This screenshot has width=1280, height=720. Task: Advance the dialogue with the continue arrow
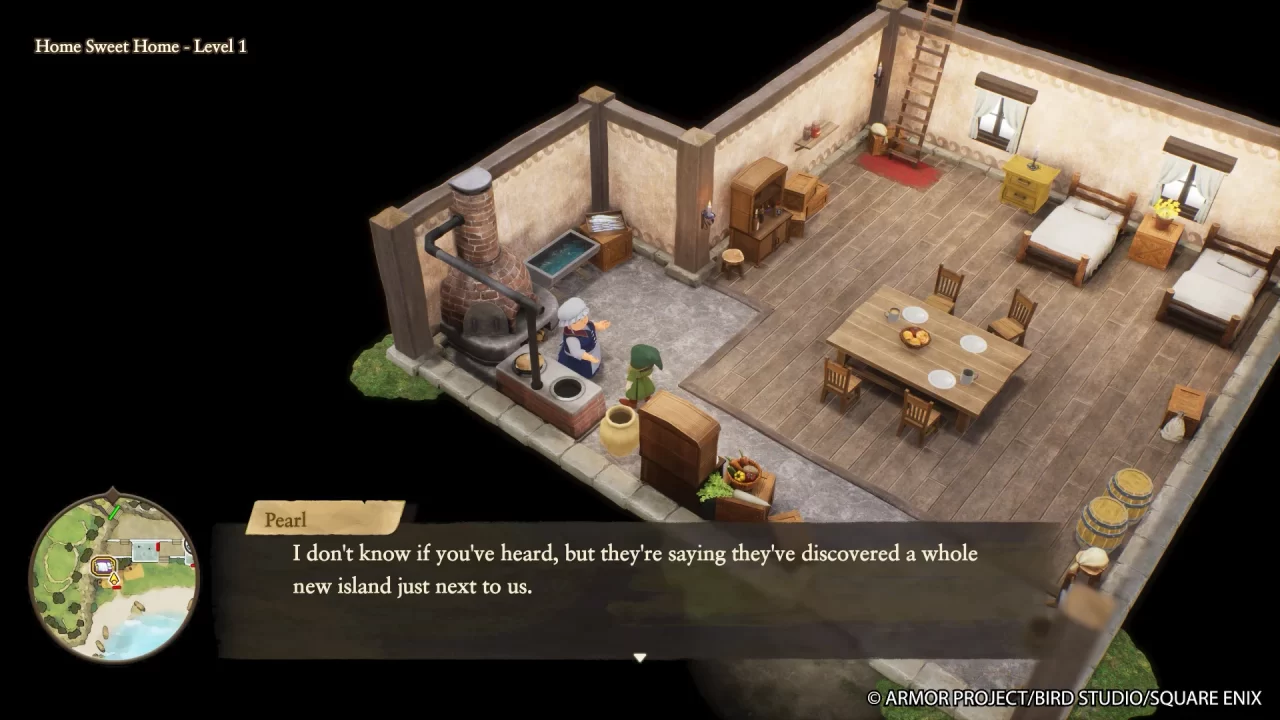click(639, 657)
